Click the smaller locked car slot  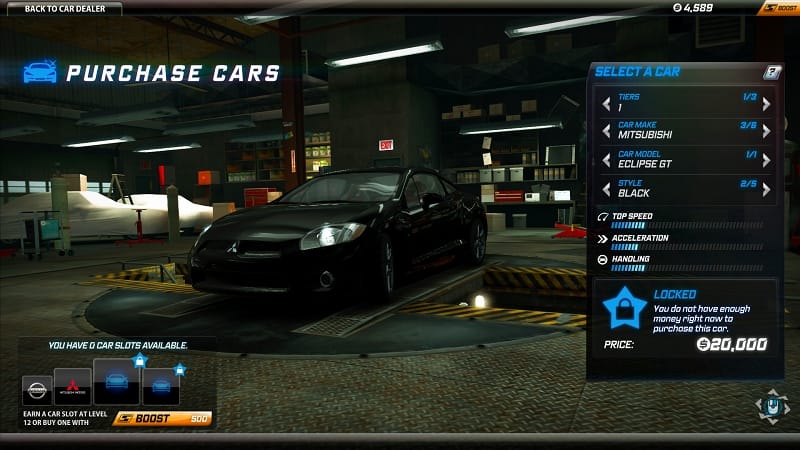pos(161,386)
